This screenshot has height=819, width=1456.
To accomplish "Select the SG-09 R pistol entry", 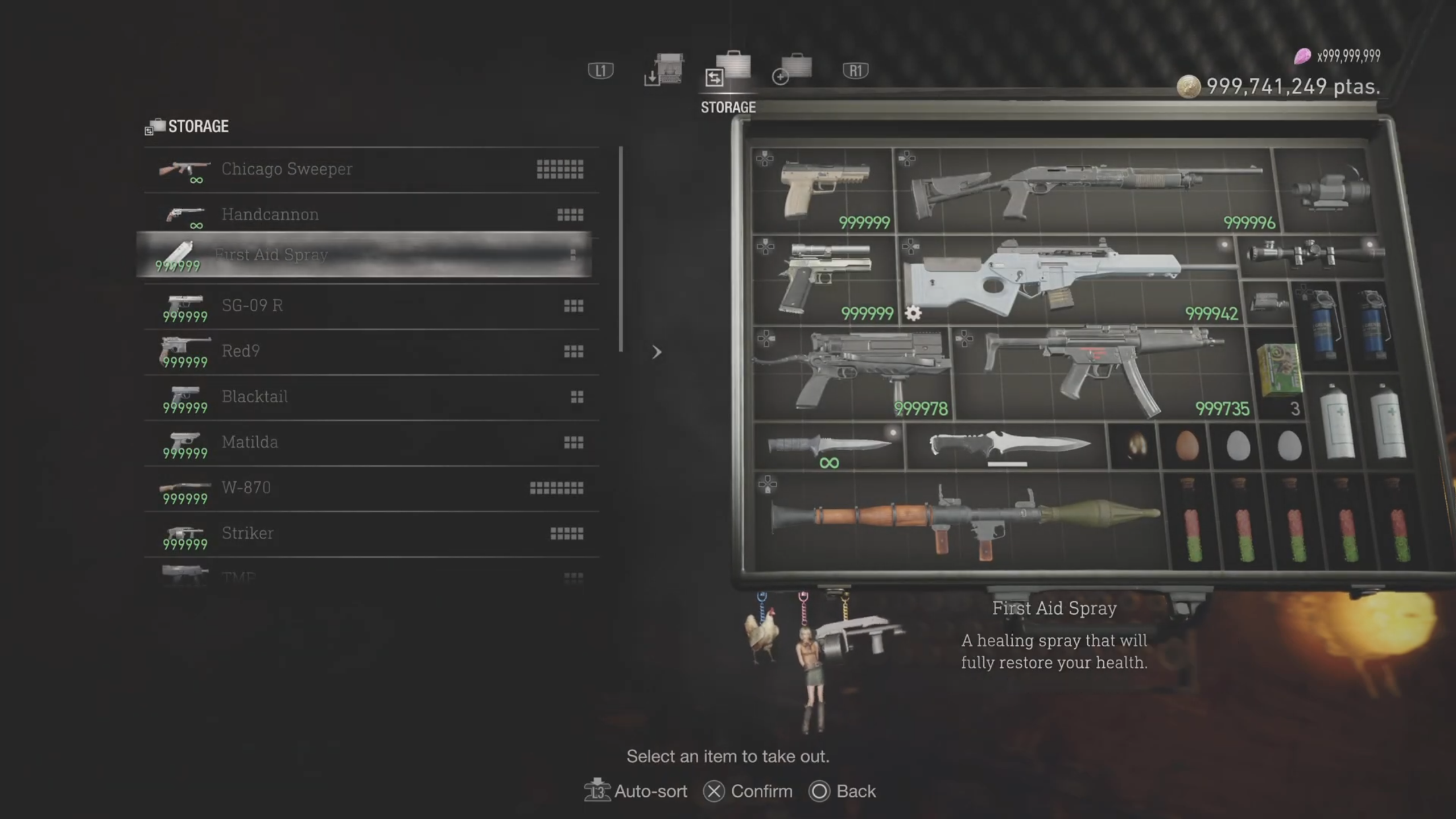I will (371, 306).
